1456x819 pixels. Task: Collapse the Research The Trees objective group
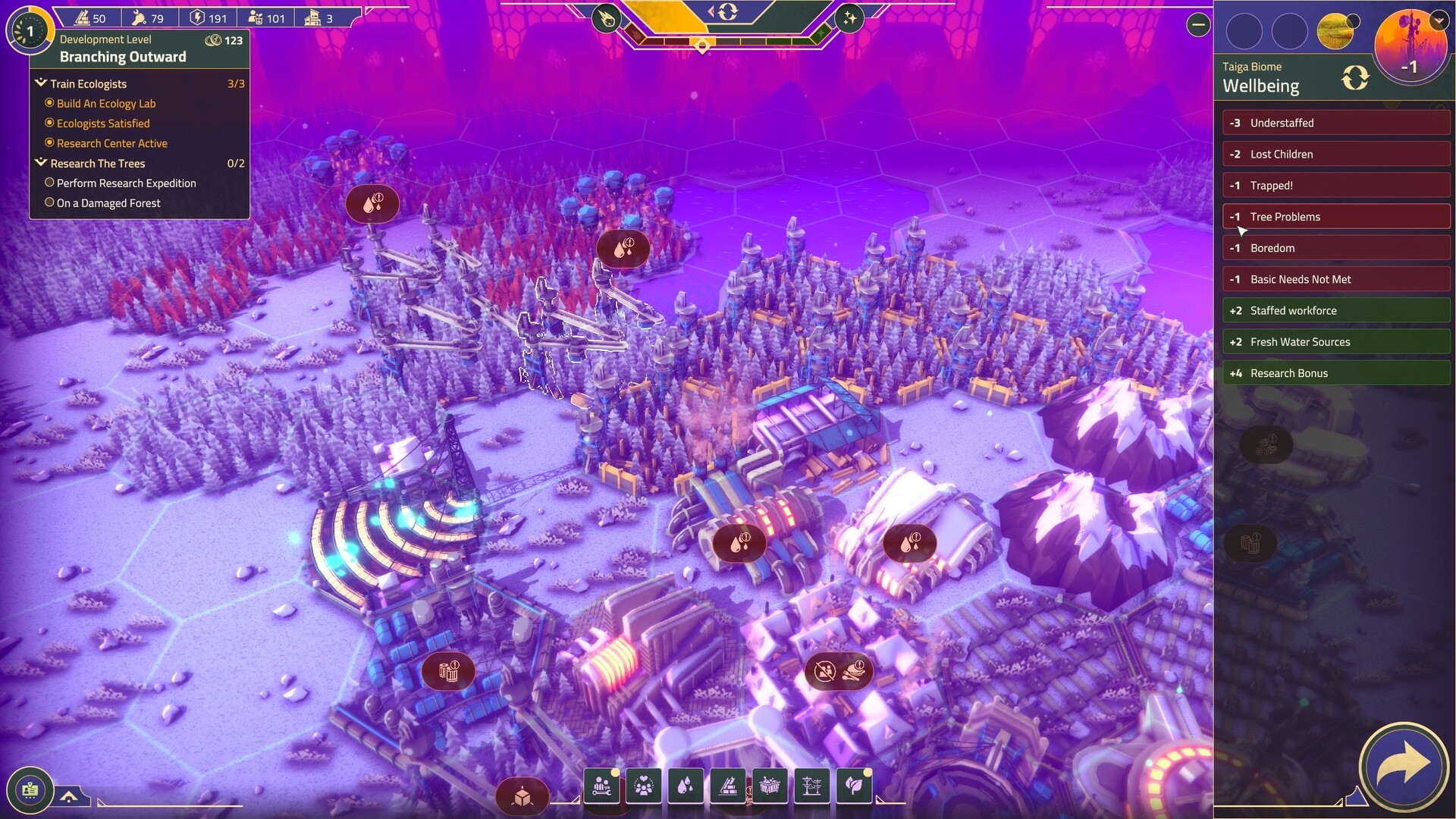coord(41,163)
